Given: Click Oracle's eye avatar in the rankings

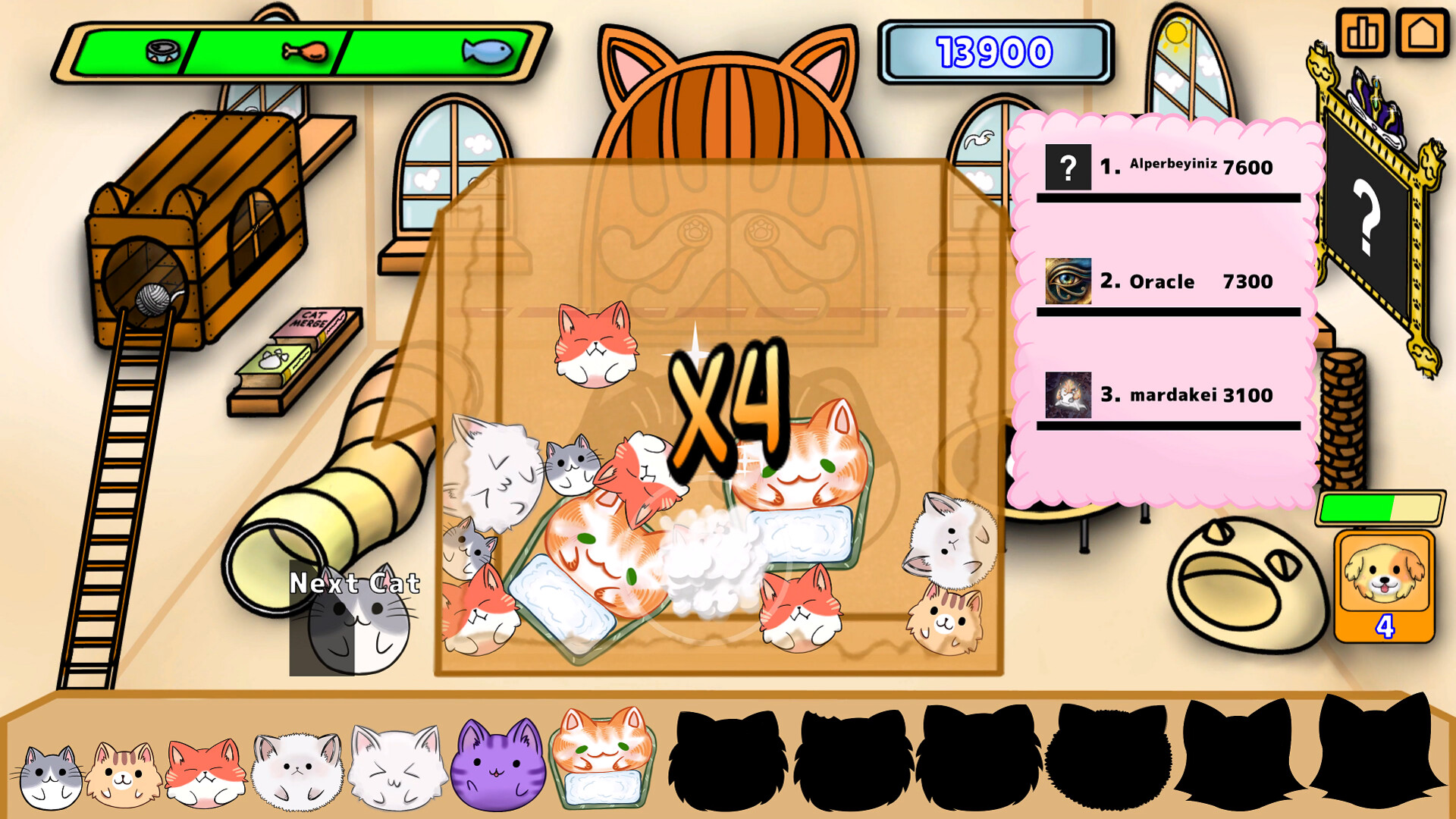Looking at the screenshot, I should (1068, 282).
